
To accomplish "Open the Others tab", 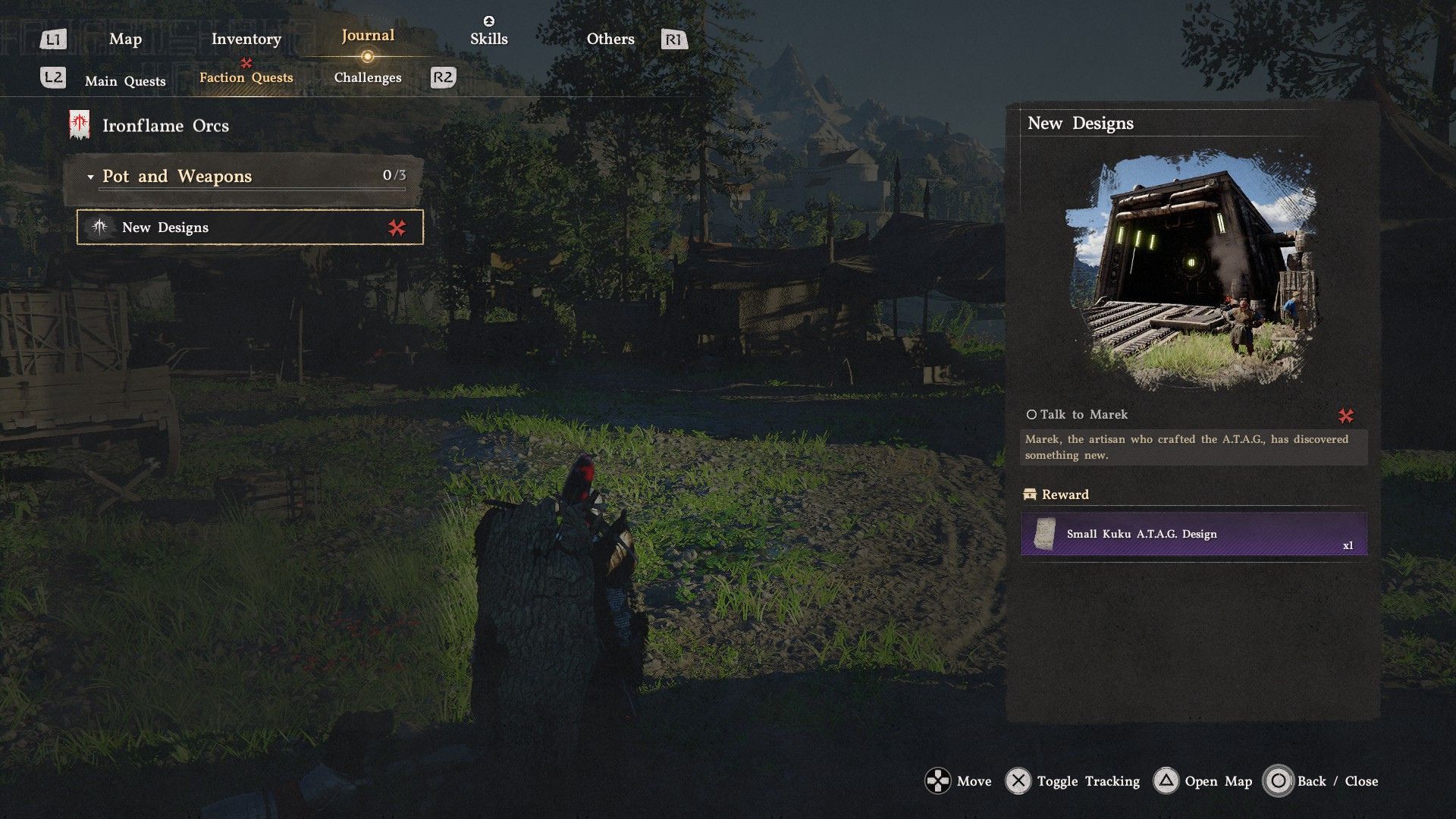I will [610, 39].
